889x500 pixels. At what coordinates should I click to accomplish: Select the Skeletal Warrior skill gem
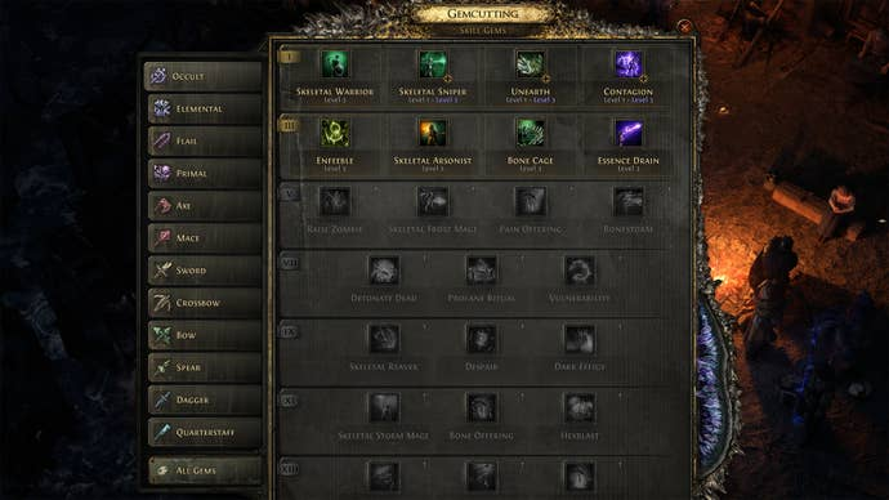[x=335, y=65]
